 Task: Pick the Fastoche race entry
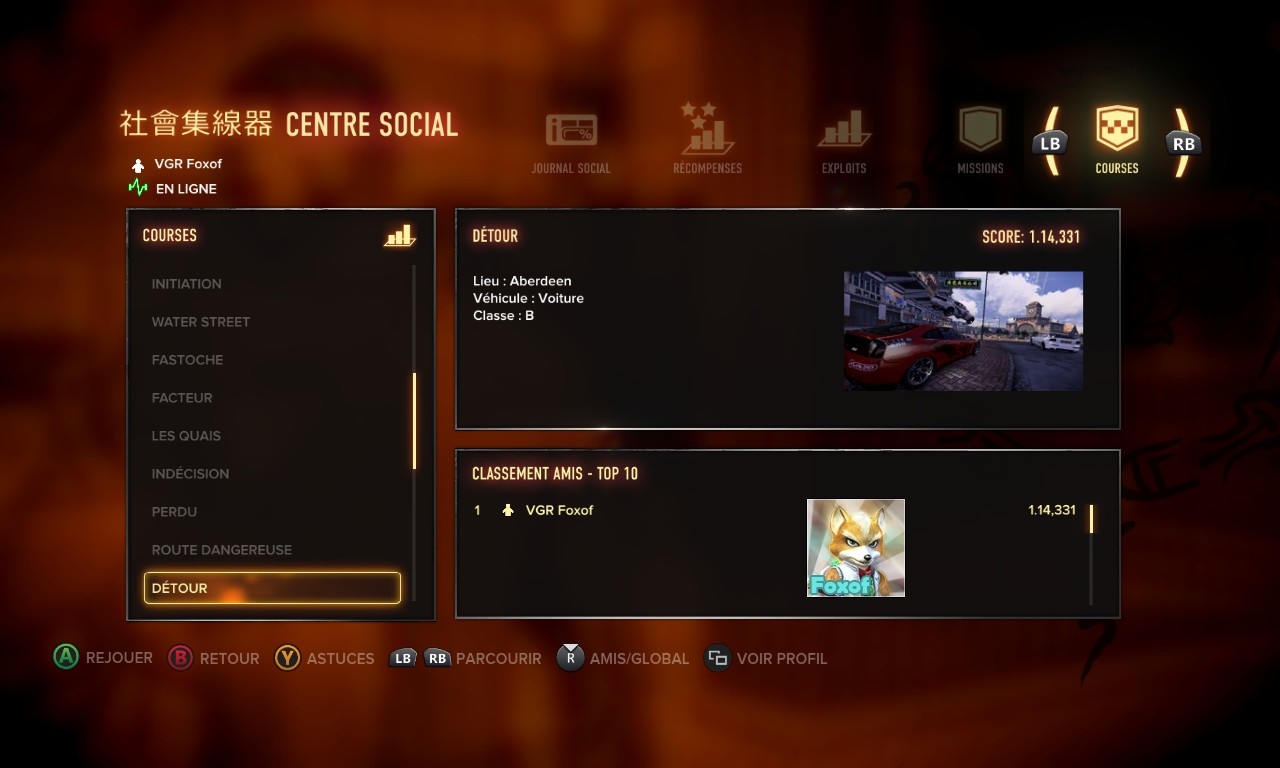pos(188,360)
